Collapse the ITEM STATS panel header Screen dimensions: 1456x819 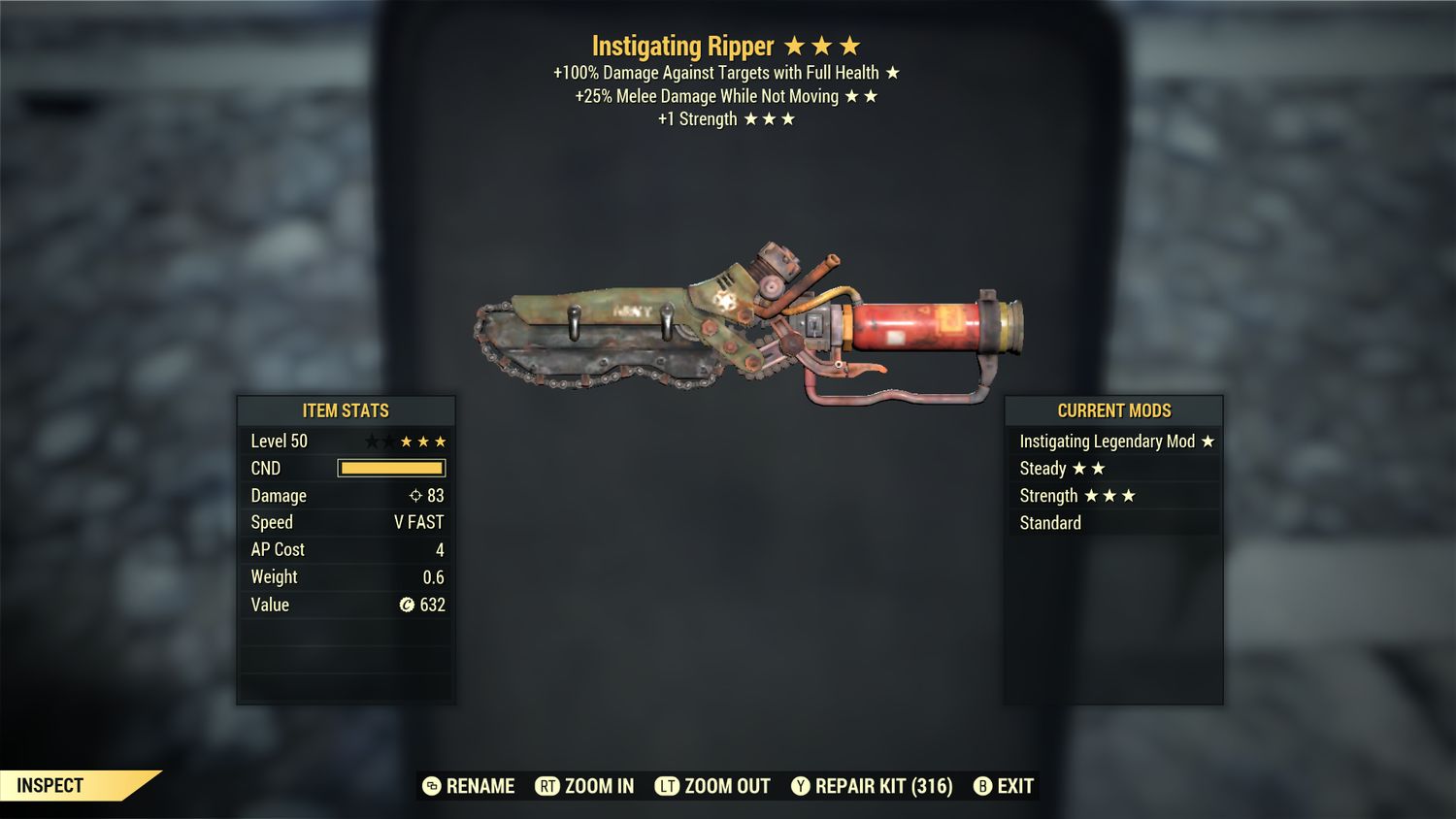point(345,410)
